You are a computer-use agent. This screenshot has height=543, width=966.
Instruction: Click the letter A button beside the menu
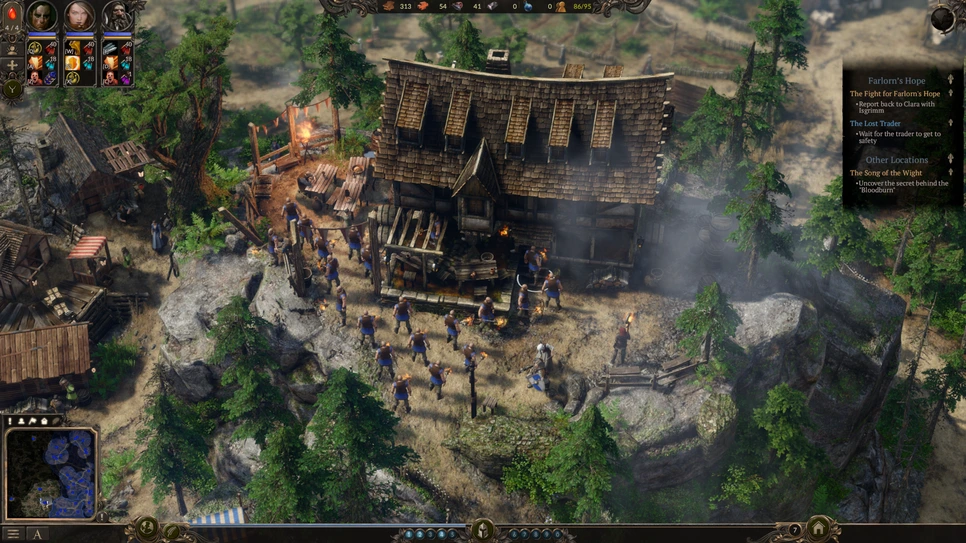coord(38,534)
